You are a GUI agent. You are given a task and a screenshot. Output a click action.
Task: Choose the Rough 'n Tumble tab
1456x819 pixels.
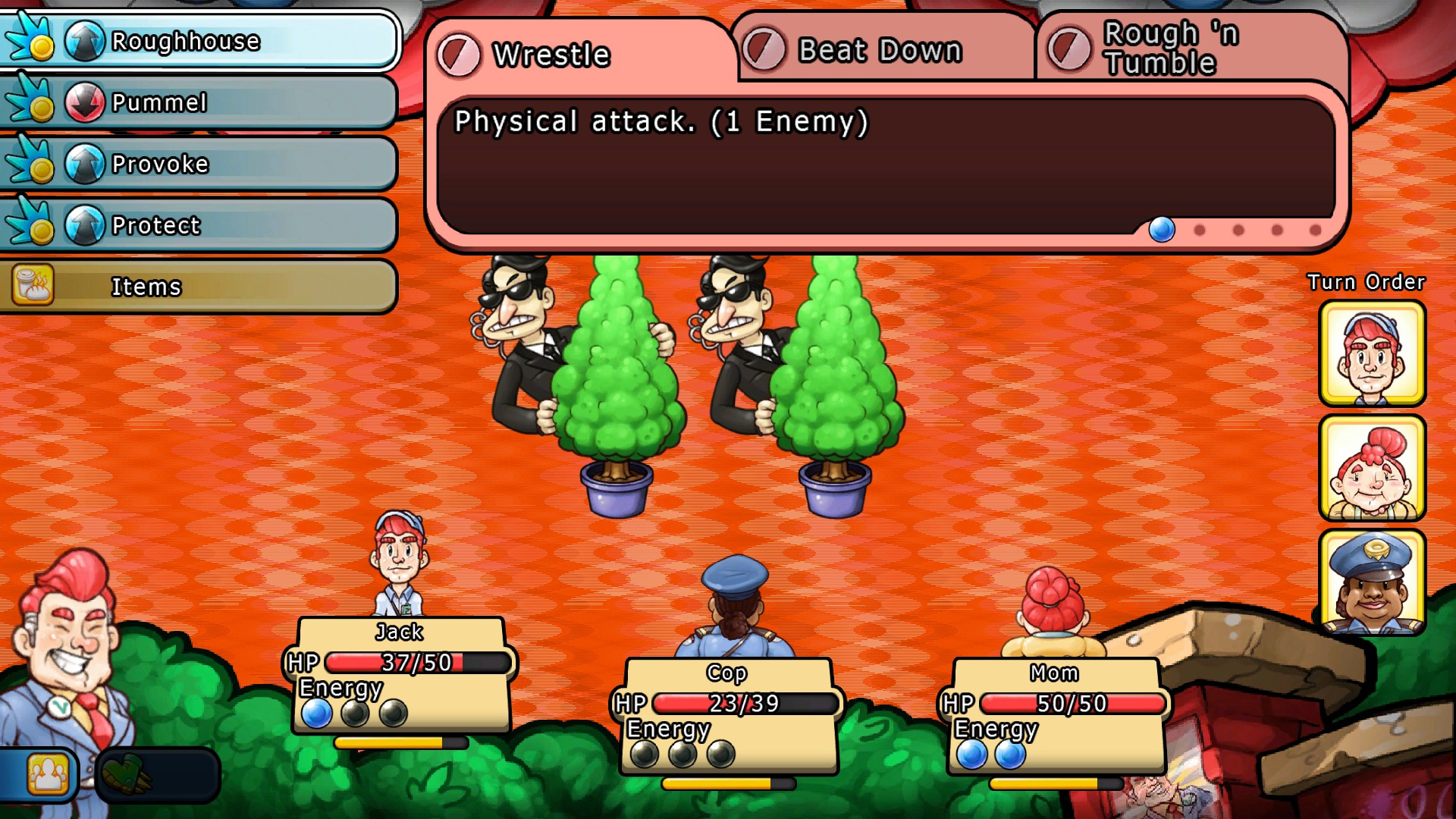click(x=1191, y=49)
